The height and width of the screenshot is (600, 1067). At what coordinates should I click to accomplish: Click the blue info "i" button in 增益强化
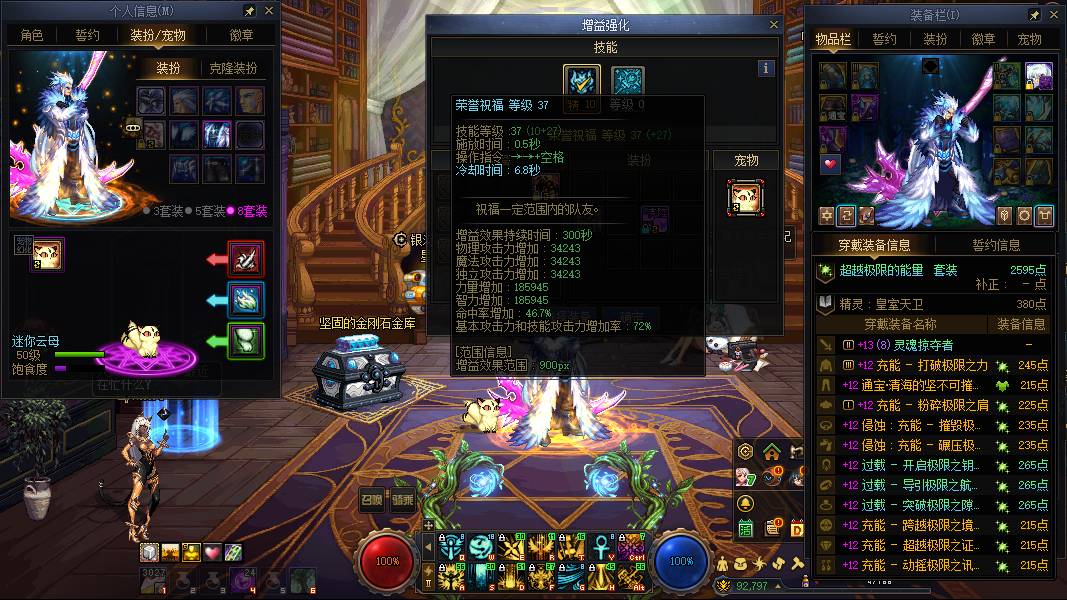pyautogui.click(x=766, y=68)
